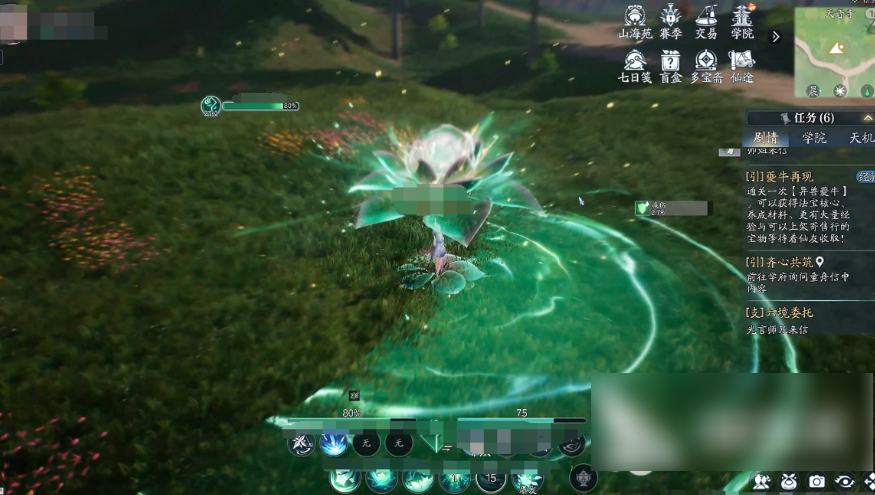
Task: Expand the top menu with the arrow
Action: pyautogui.click(x=775, y=36)
